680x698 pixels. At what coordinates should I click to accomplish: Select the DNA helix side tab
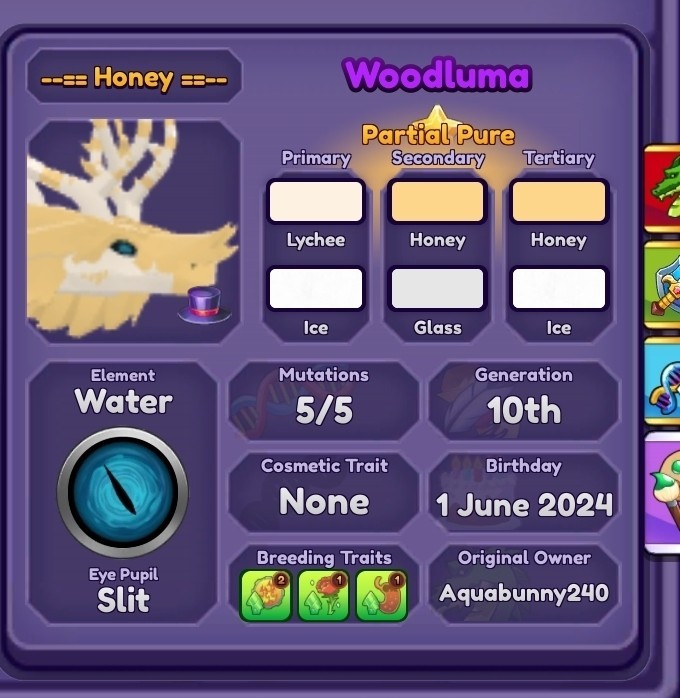(664, 380)
